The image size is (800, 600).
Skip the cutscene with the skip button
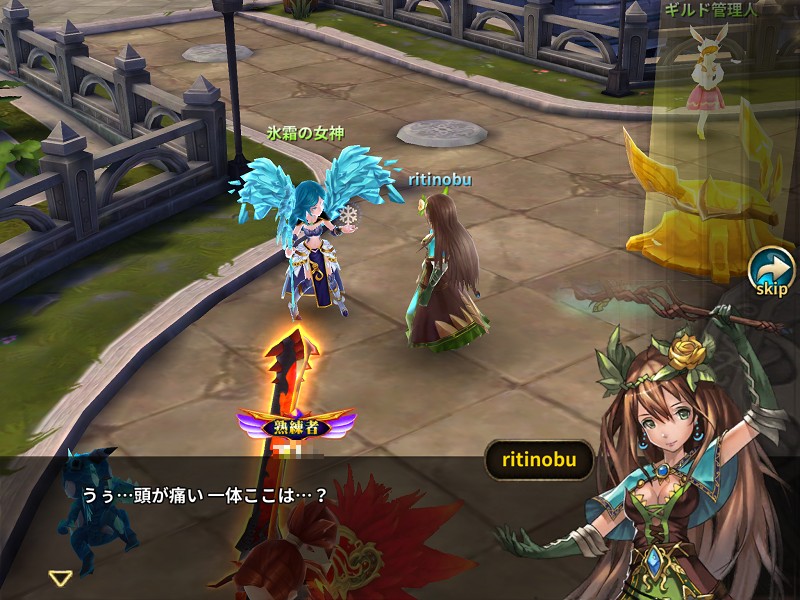pos(771,272)
